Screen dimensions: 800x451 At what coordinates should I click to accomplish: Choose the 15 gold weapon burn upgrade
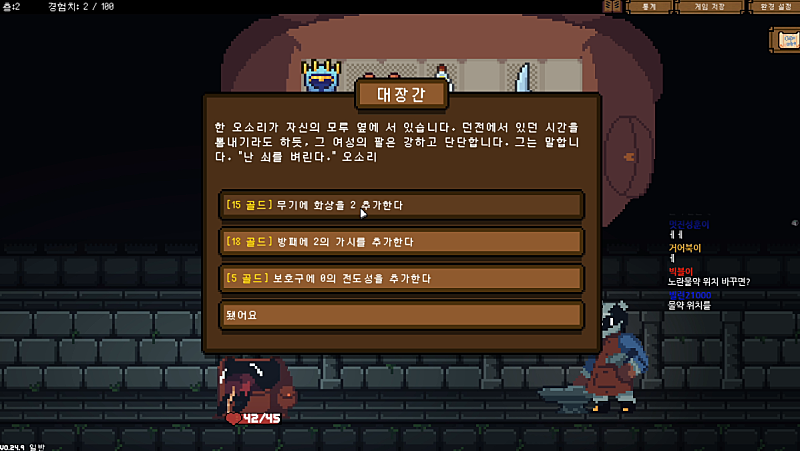click(x=400, y=205)
